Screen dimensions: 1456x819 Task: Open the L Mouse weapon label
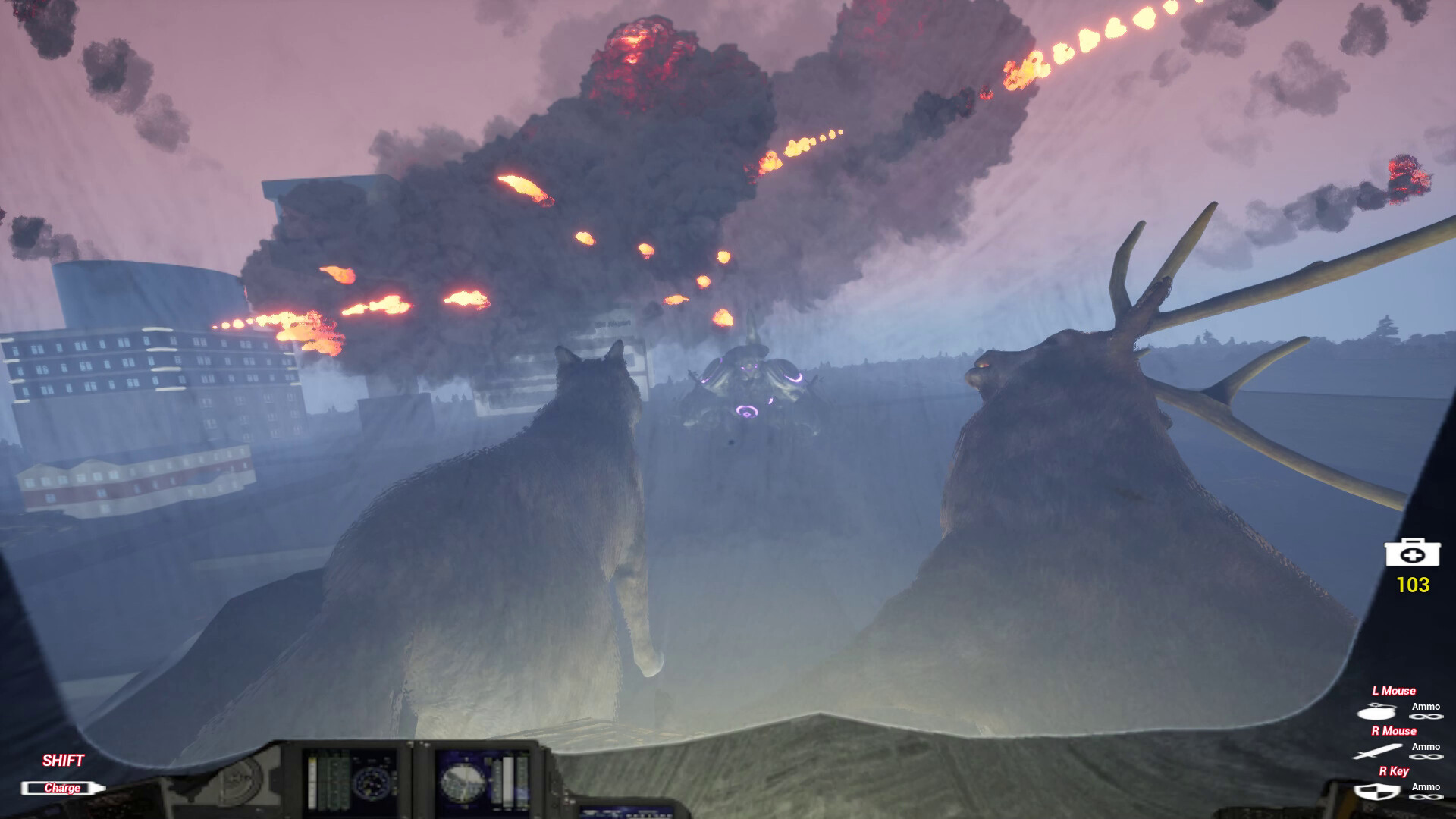(1394, 691)
